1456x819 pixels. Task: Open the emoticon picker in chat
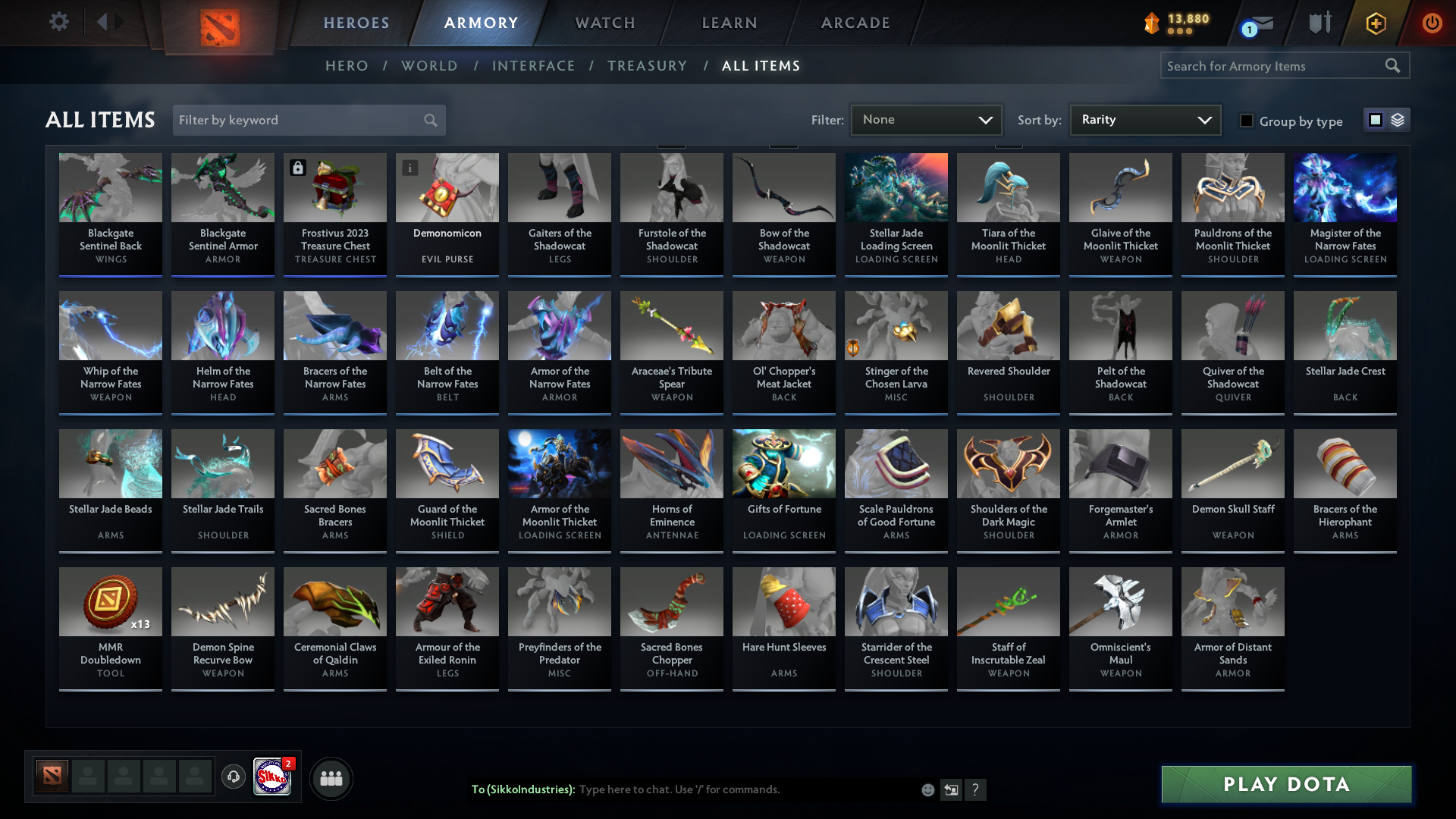(x=927, y=789)
